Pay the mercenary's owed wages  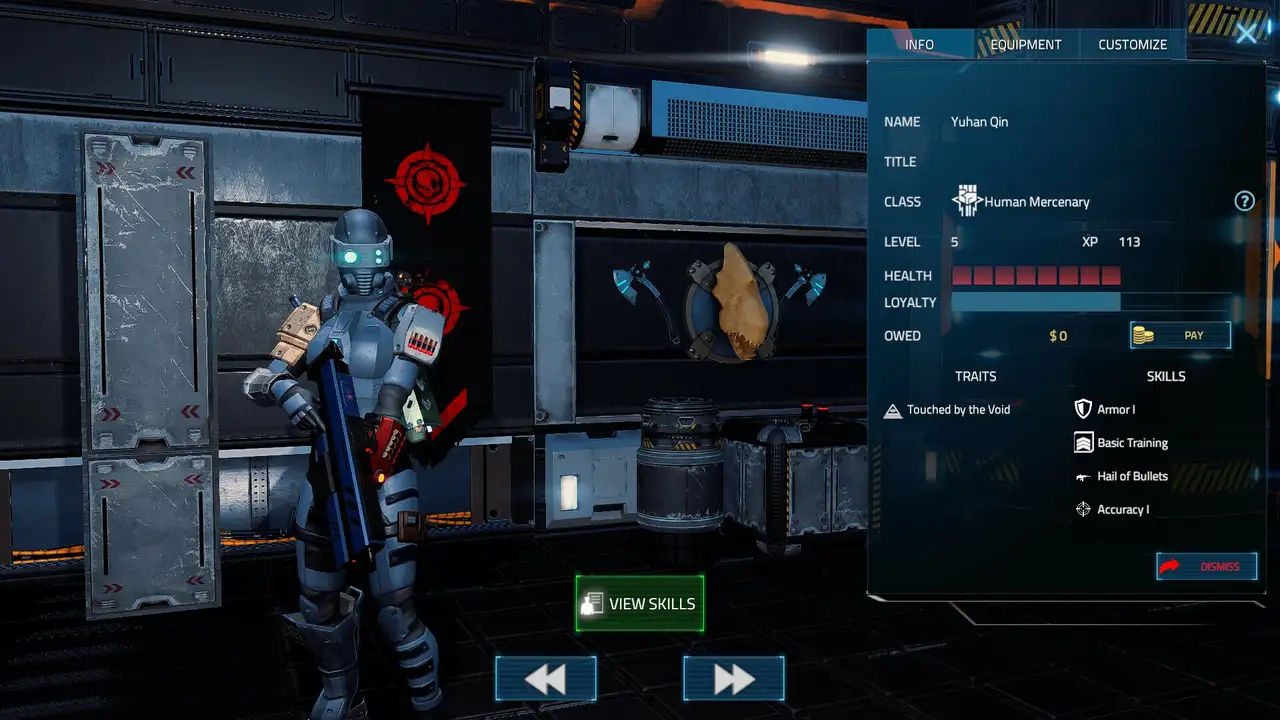[x=1180, y=335]
